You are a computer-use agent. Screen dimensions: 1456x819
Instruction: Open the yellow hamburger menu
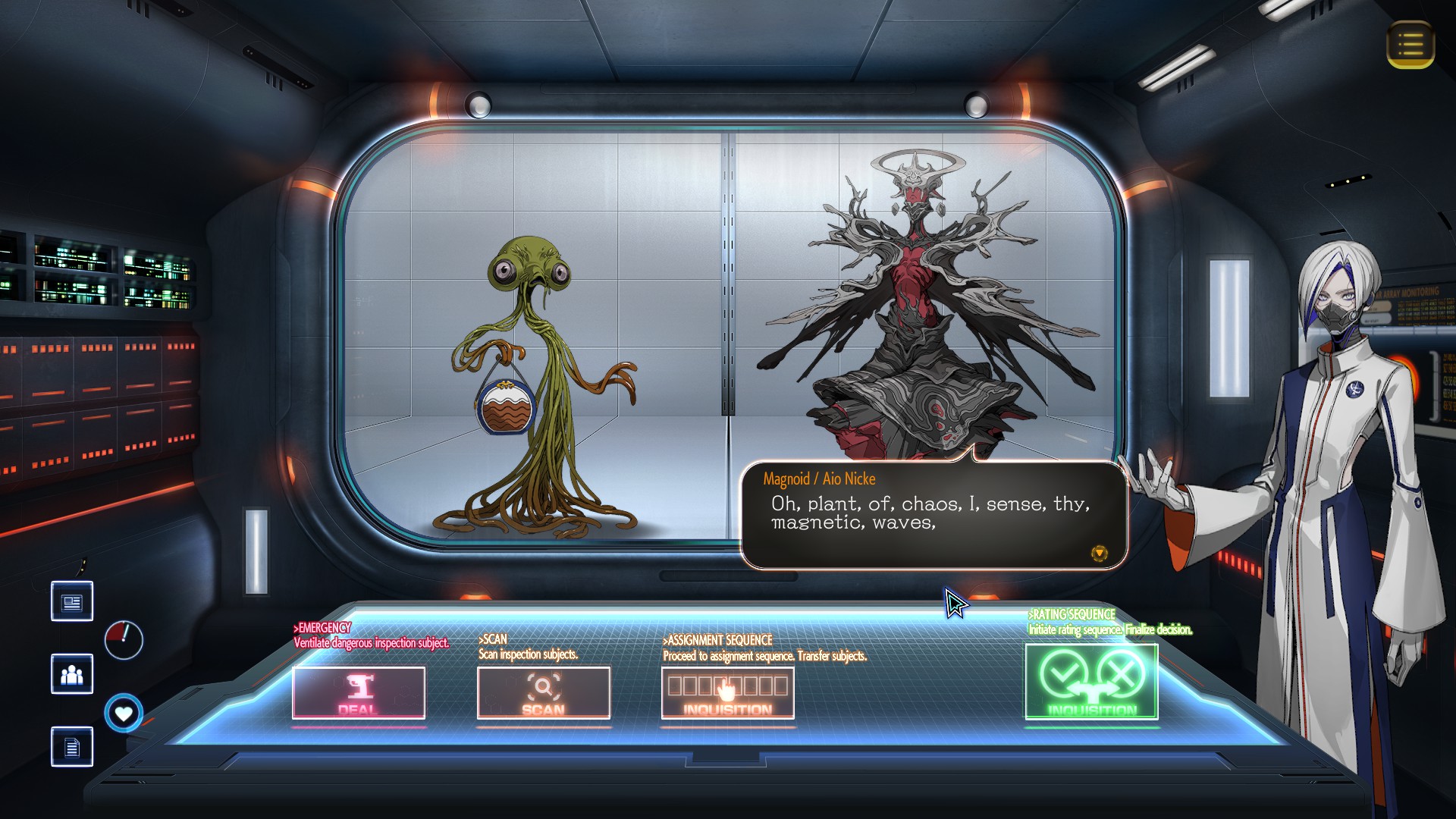pyautogui.click(x=1410, y=45)
